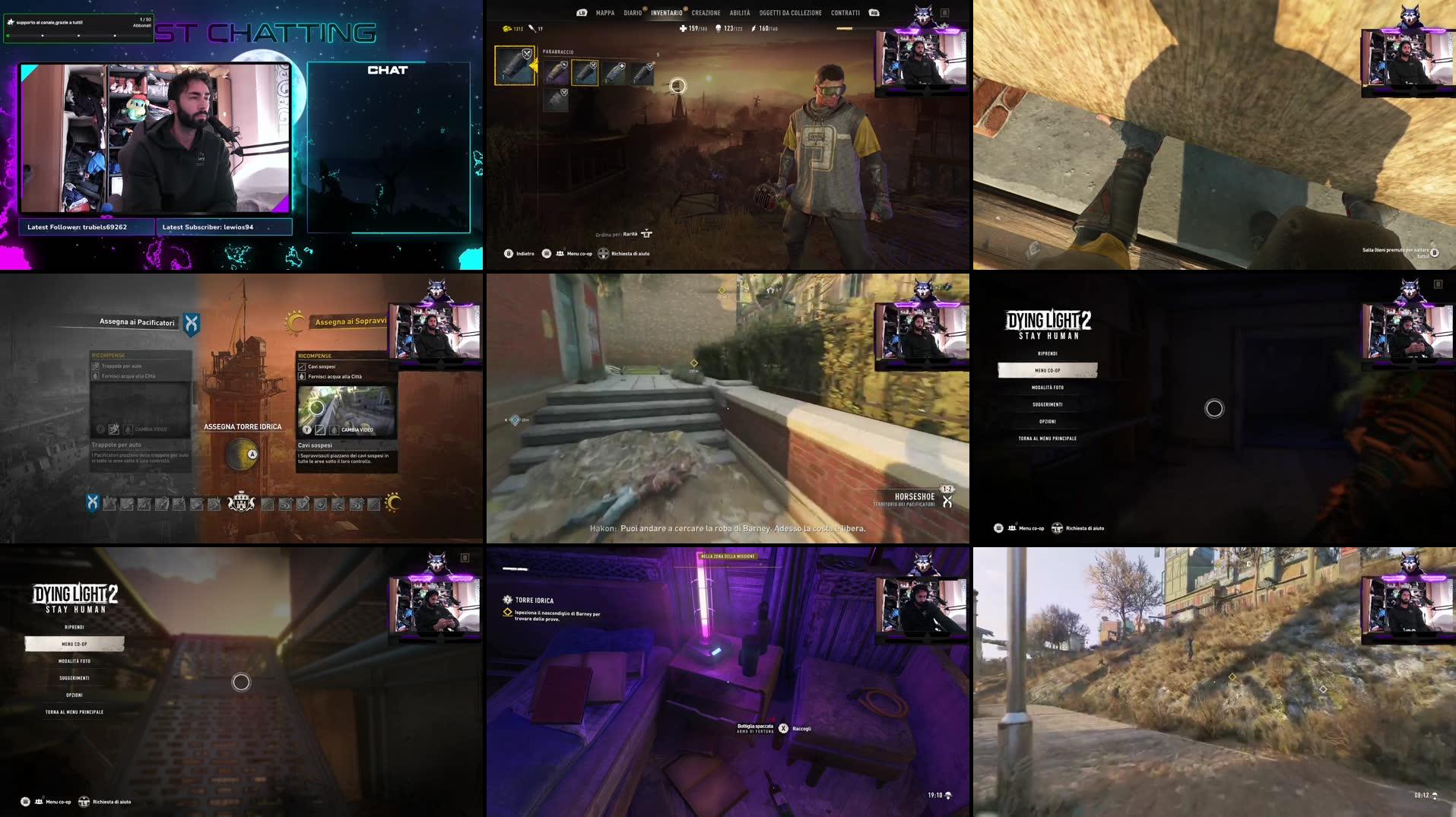Viewport: 1456px width, 817px height.
Task: Select OPZIONI in the pause menu
Action: tap(1049, 421)
